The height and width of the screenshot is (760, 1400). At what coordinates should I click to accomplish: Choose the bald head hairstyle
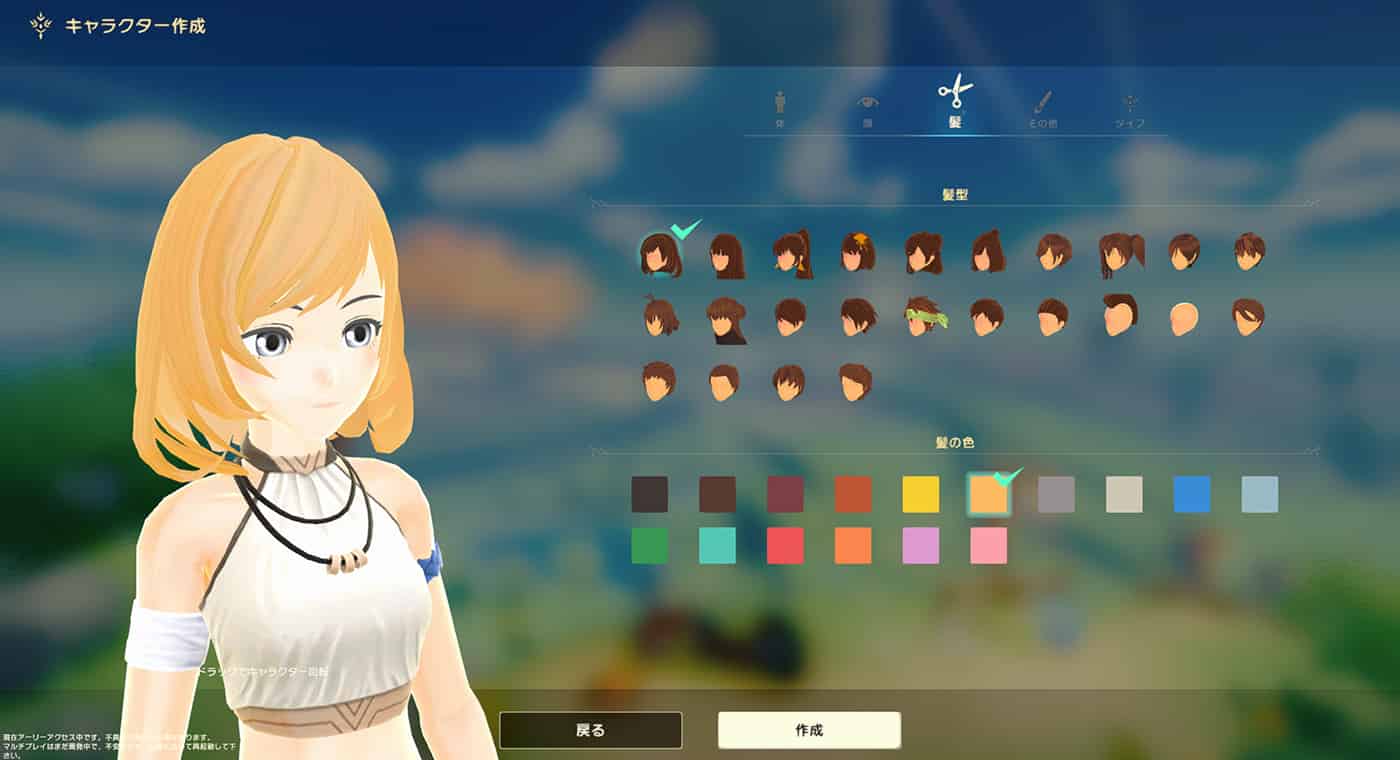pyautogui.click(x=1184, y=318)
